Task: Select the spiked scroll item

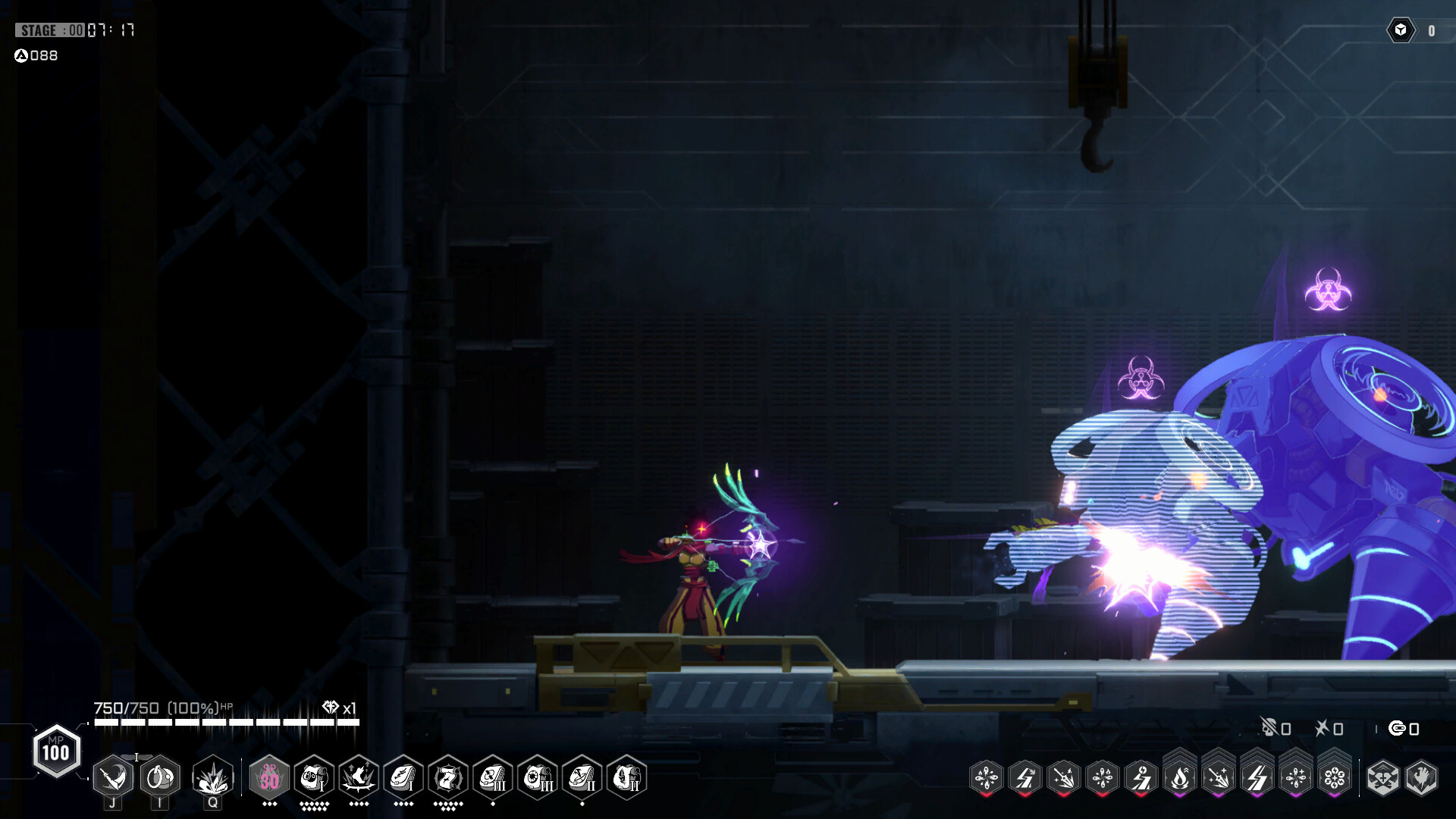Action: [449, 777]
